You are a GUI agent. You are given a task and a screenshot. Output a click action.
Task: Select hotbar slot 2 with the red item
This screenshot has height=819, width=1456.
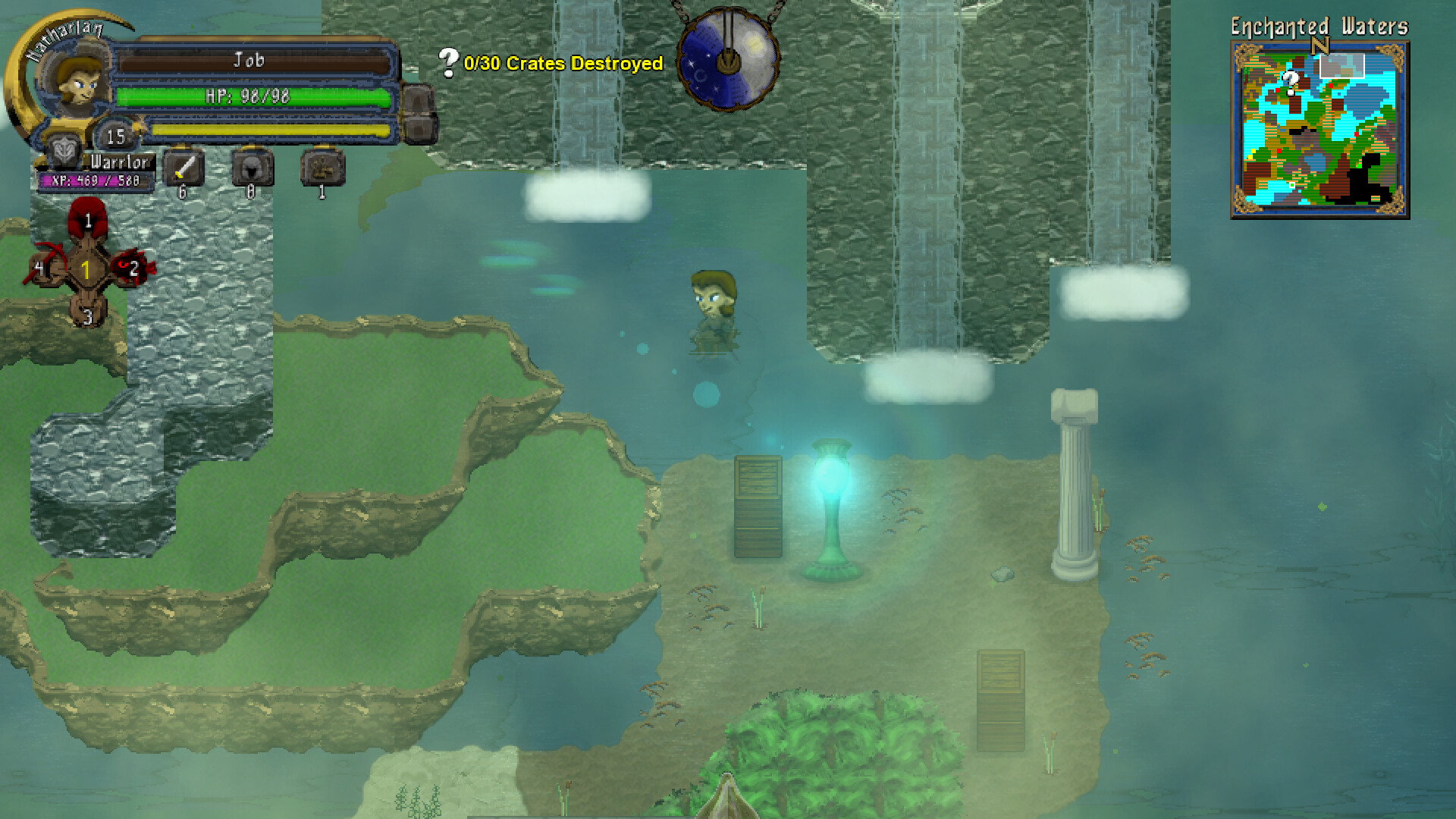click(133, 269)
